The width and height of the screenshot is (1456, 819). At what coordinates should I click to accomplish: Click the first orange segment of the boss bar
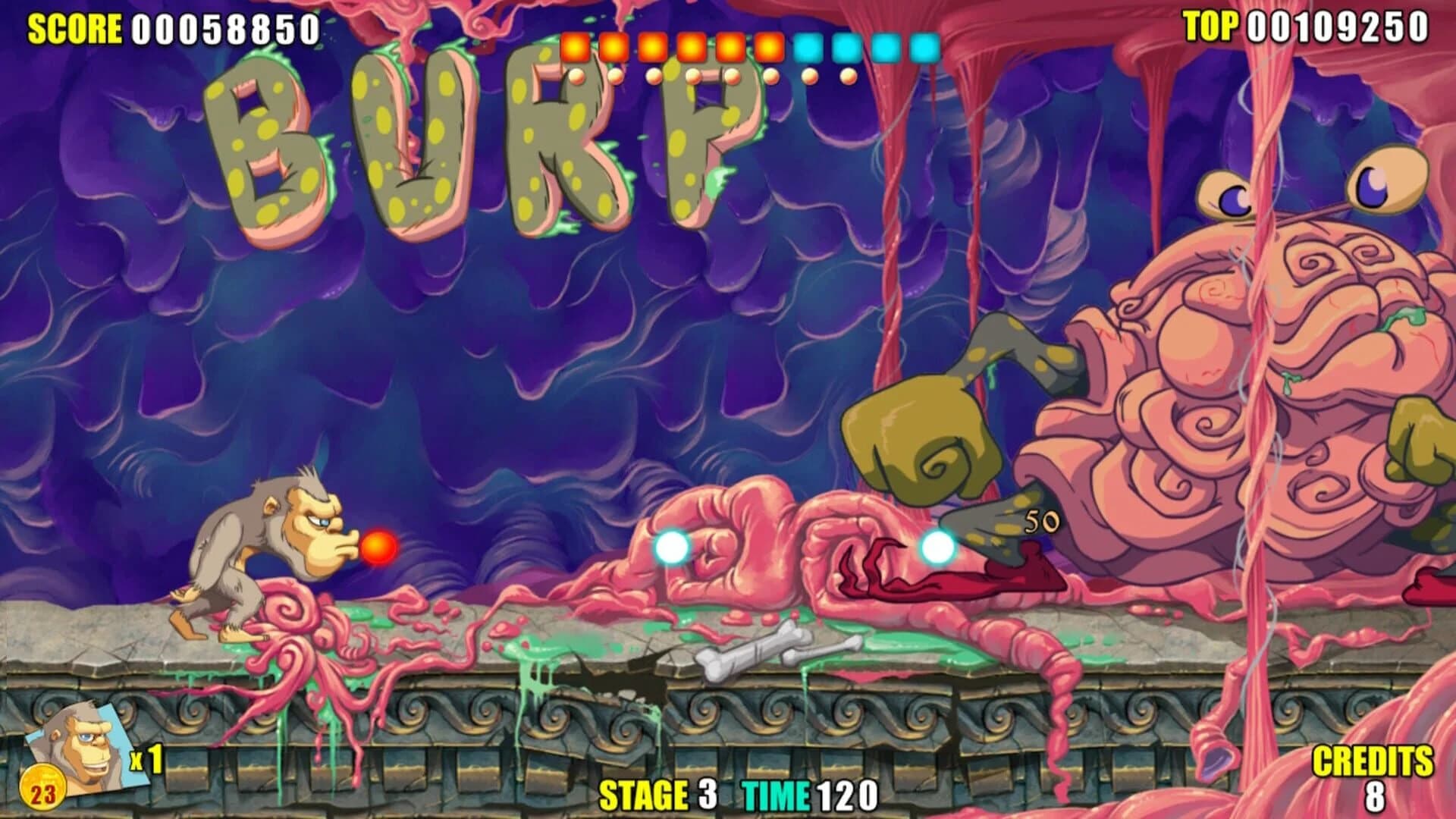click(x=574, y=47)
